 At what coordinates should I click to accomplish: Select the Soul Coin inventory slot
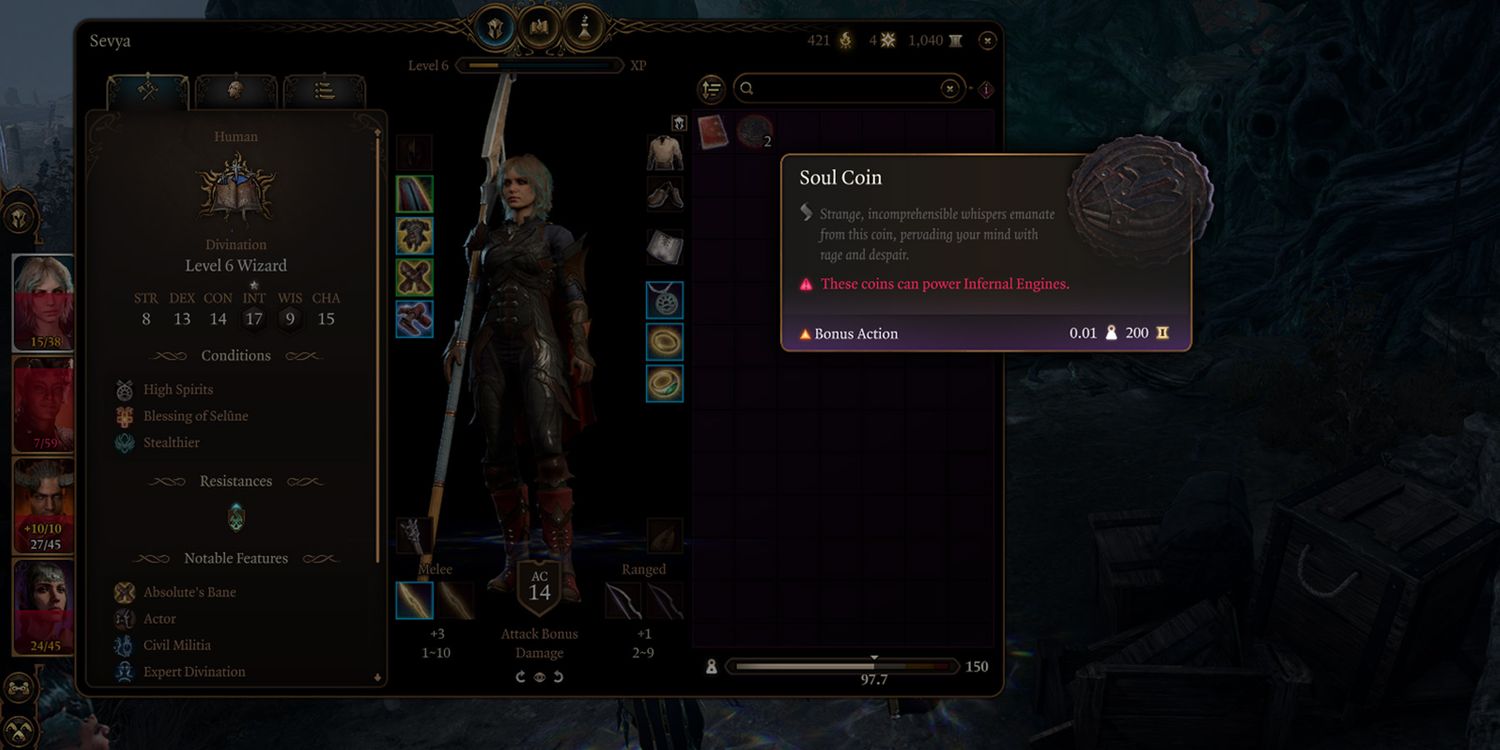pyautogui.click(x=755, y=132)
